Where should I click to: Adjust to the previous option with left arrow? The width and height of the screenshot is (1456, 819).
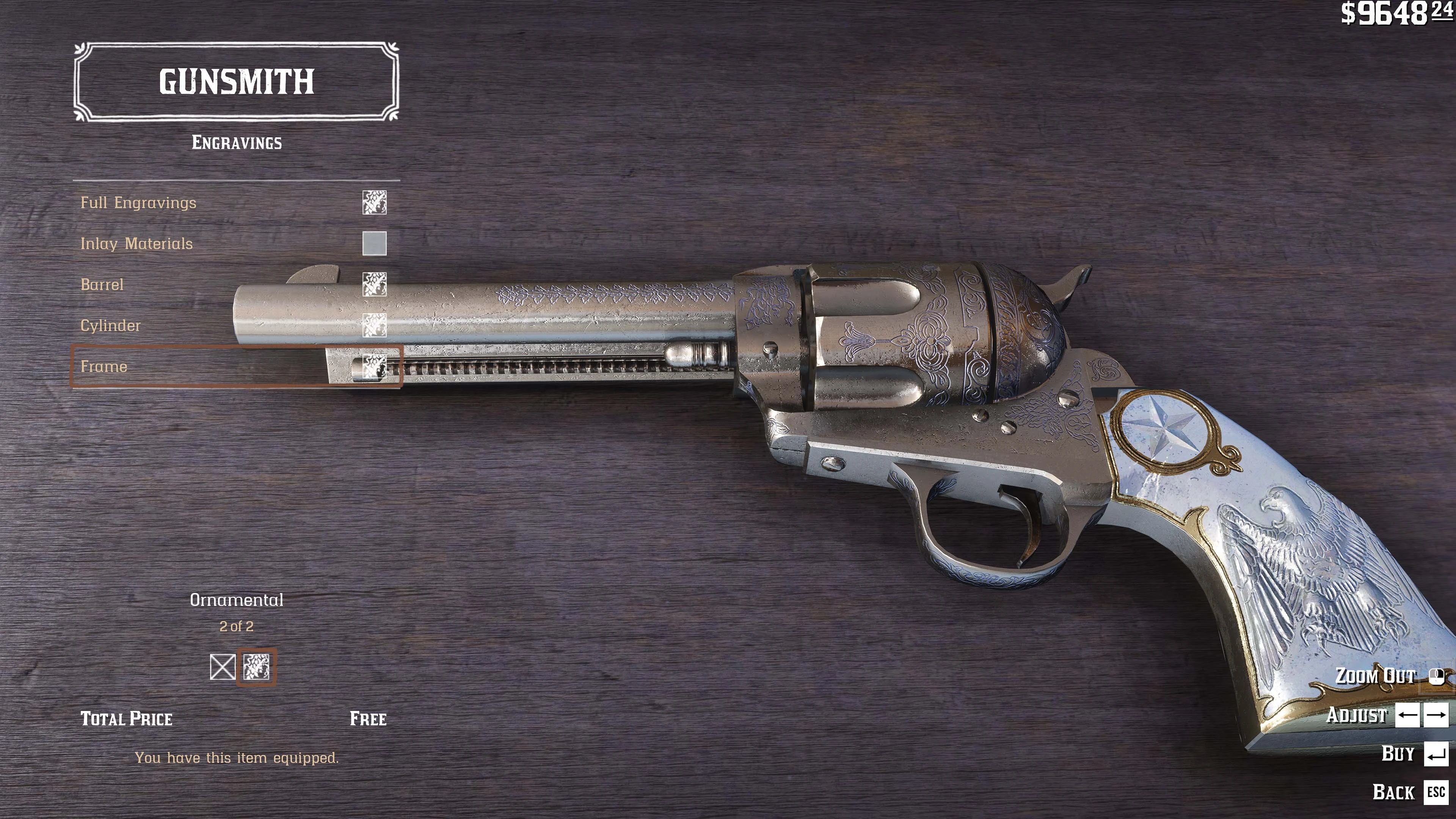[1407, 715]
